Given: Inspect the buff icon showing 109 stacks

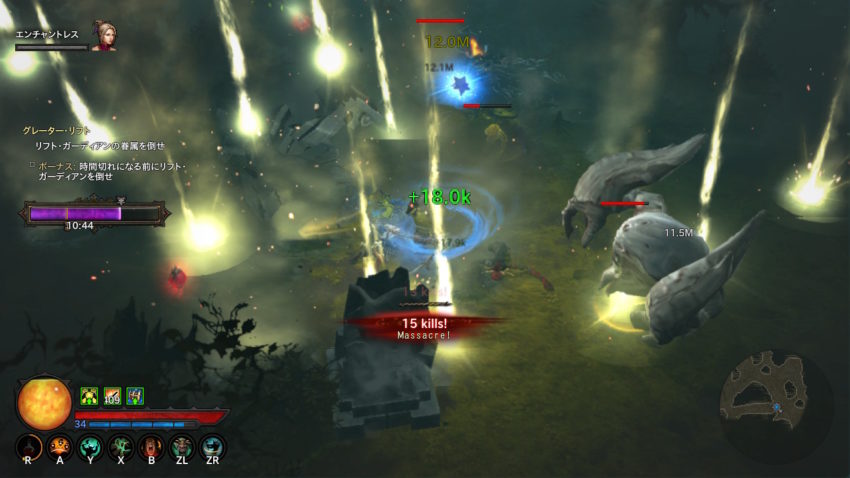Looking at the screenshot, I should click(x=112, y=396).
